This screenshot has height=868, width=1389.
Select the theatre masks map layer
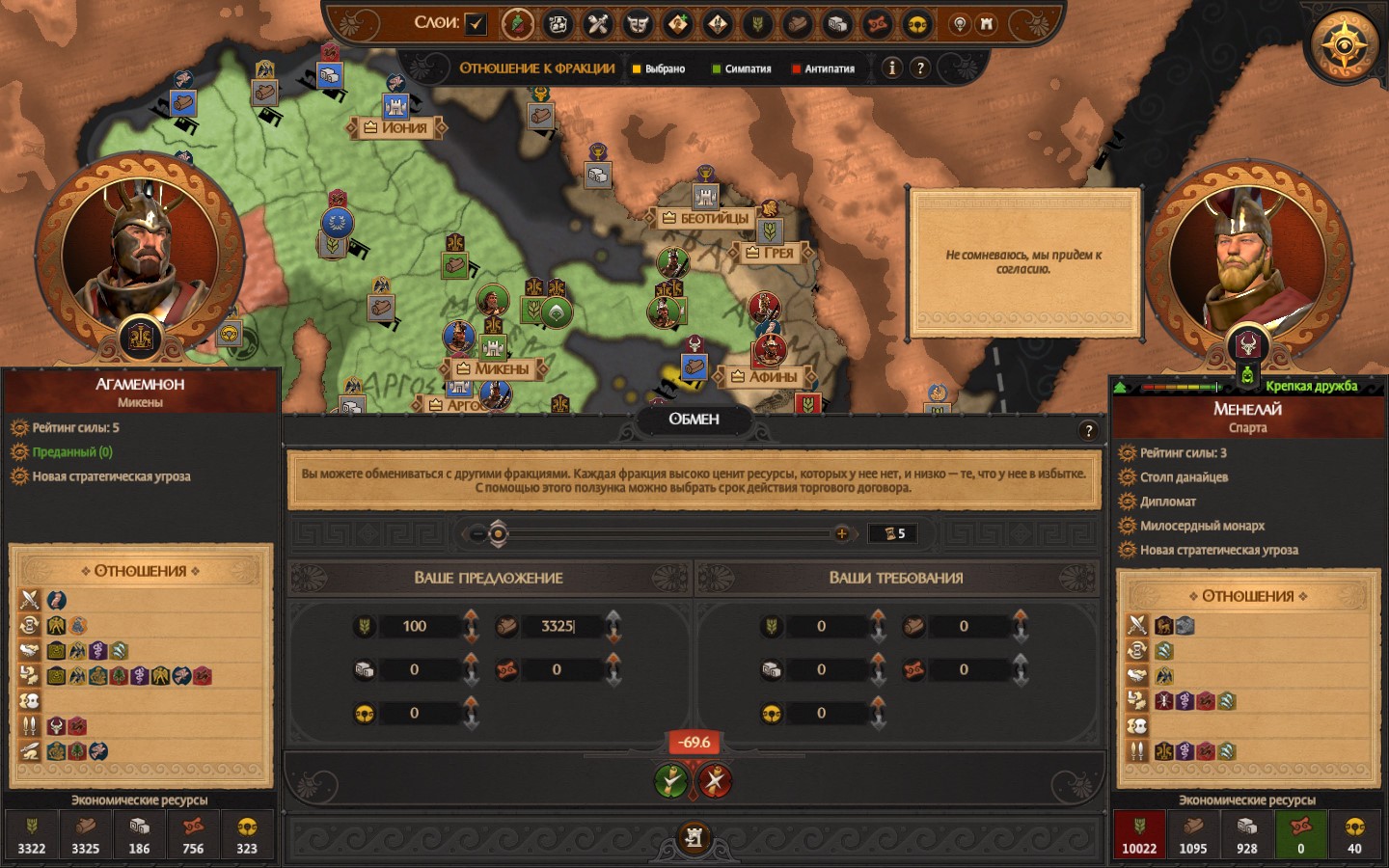point(638,24)
